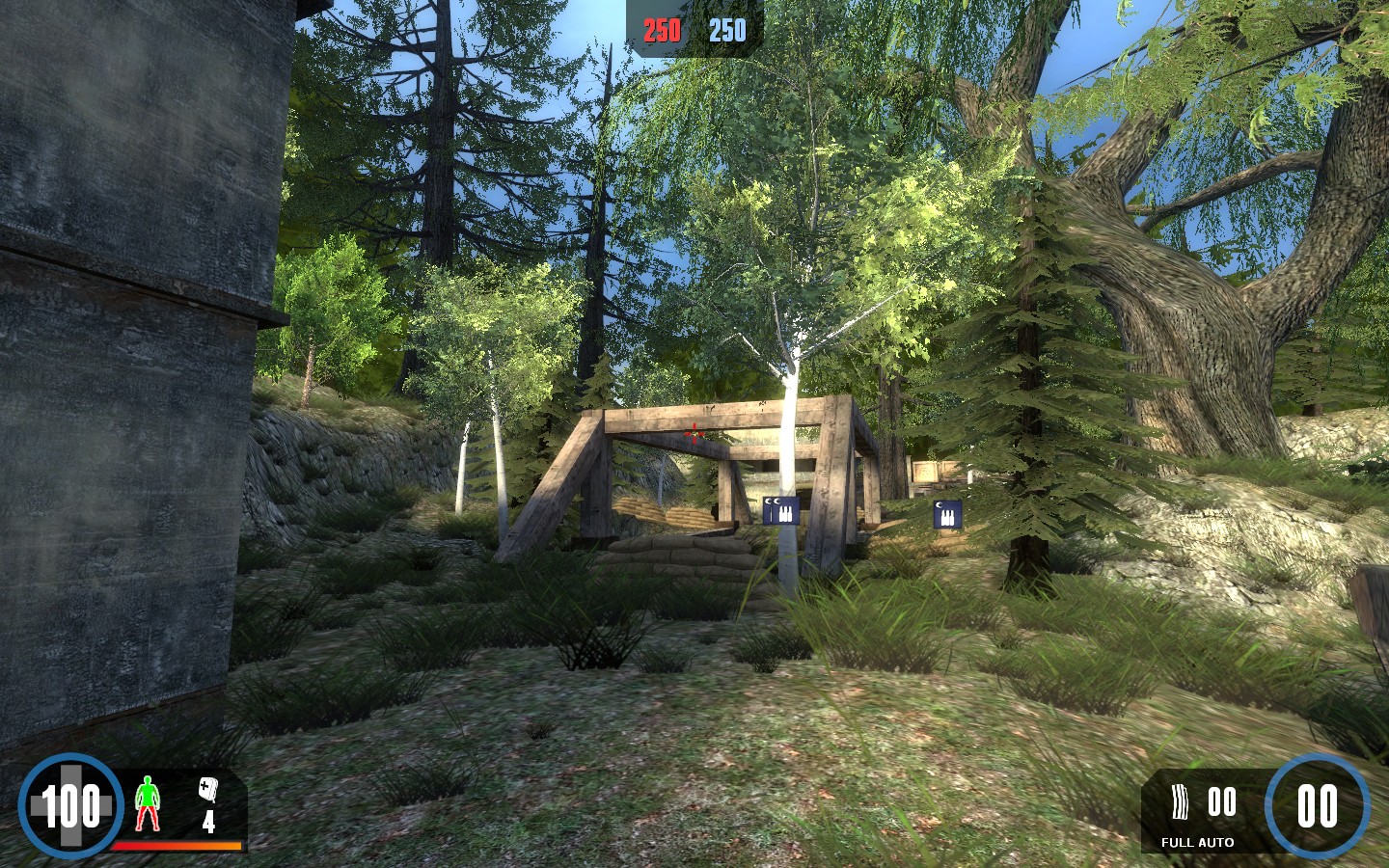Click the green and red body status icon
The height and width of the screenshot is (868, 1389).
(146, 803)
